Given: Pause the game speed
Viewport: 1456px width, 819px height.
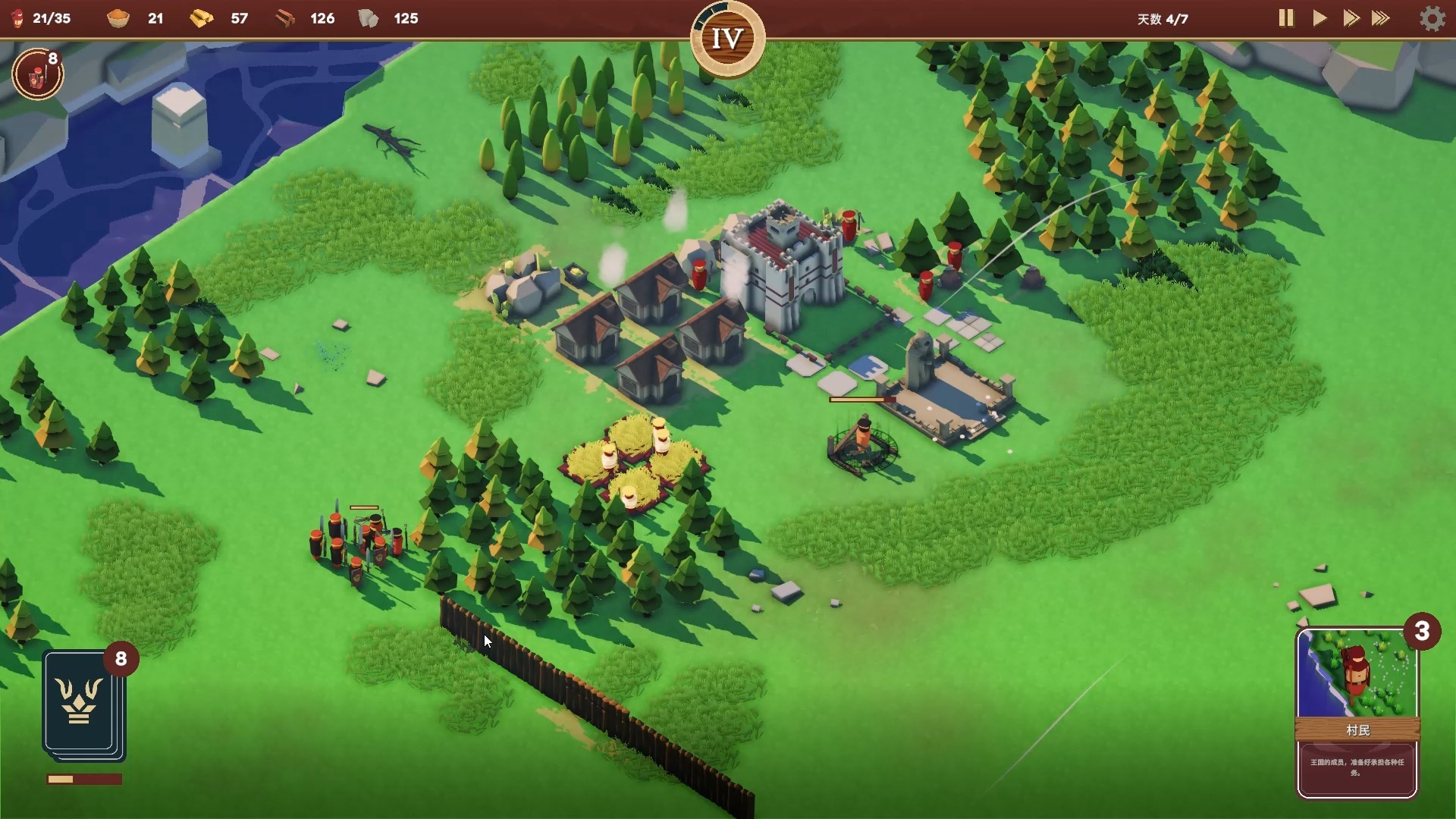Looking at the screenshot, I should (x=1285, y=18).
